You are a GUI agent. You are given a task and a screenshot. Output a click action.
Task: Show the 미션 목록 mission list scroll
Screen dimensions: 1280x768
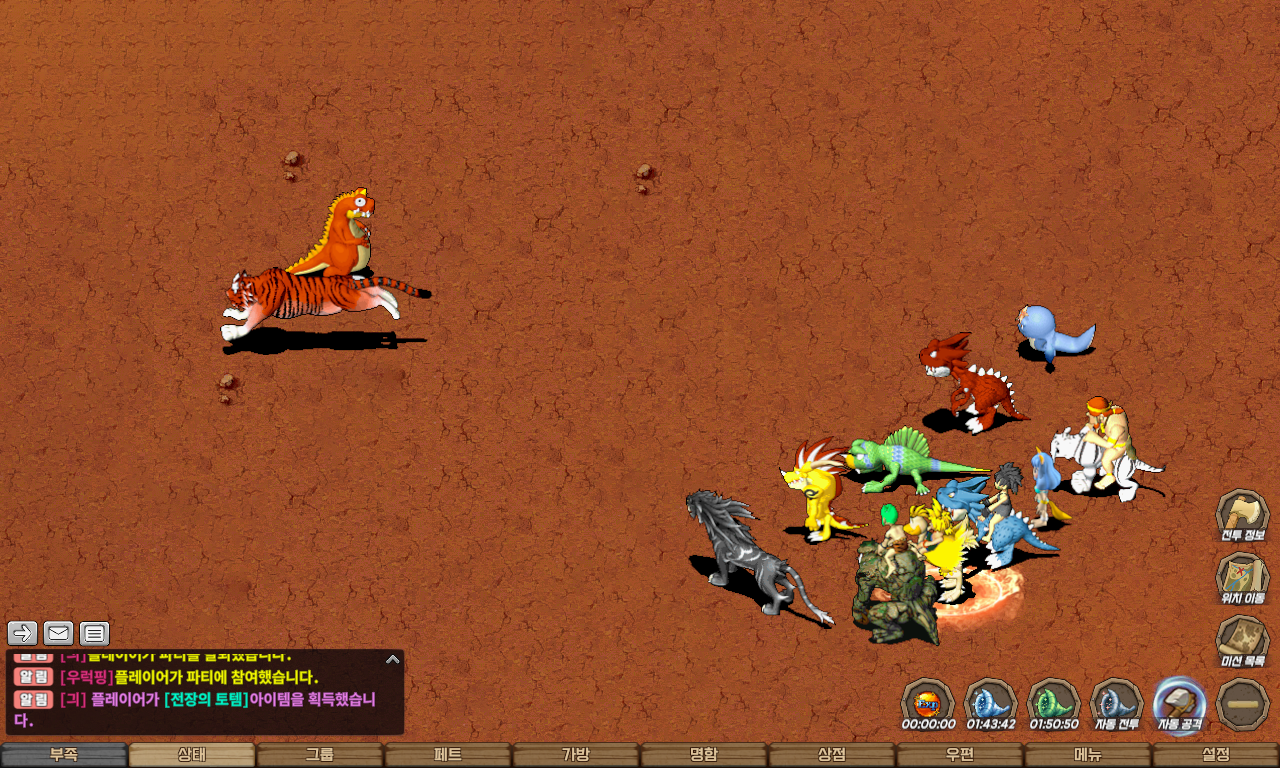(1242, 641)
